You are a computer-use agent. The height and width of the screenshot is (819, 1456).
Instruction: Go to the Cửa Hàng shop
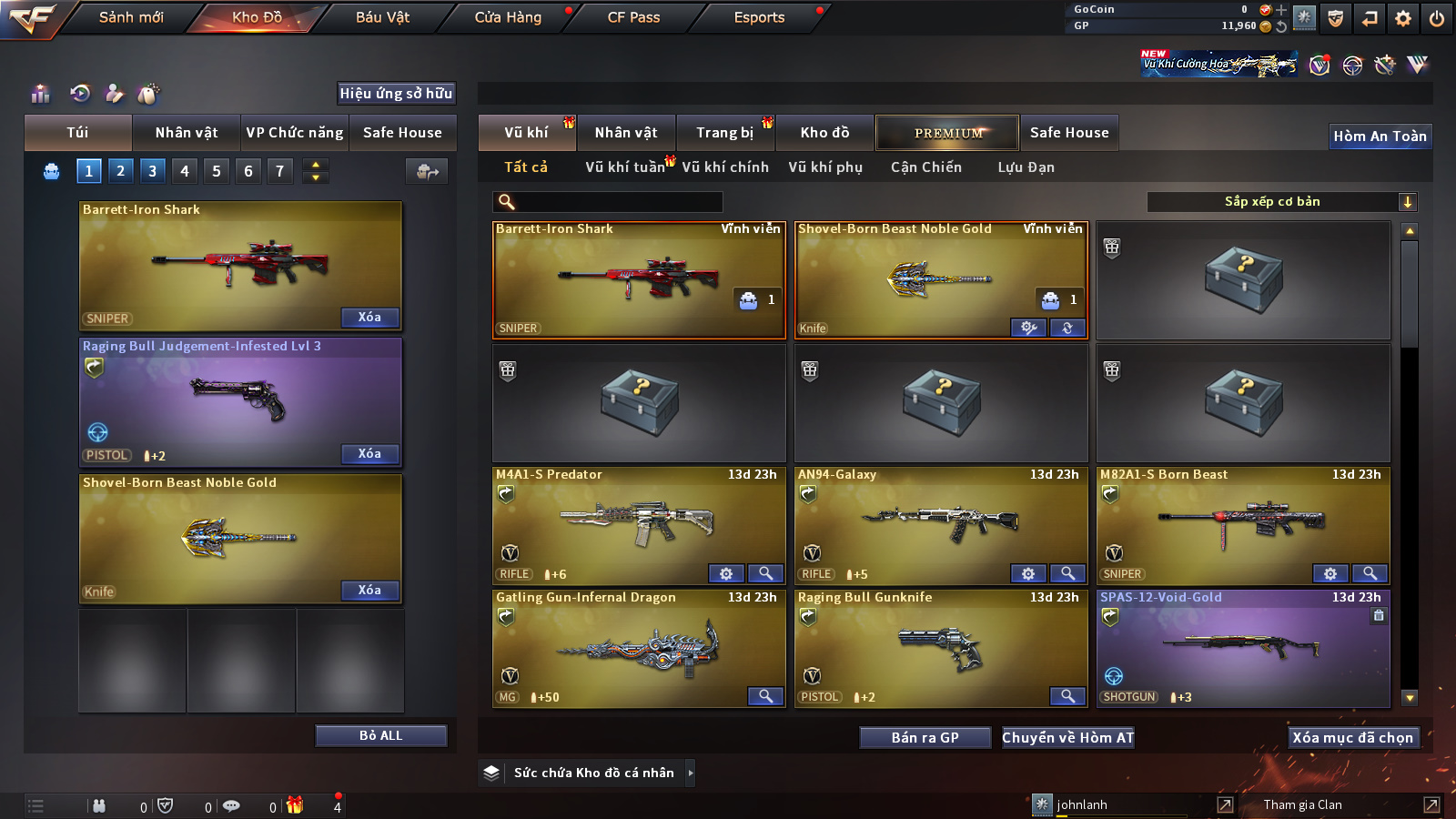508,17
